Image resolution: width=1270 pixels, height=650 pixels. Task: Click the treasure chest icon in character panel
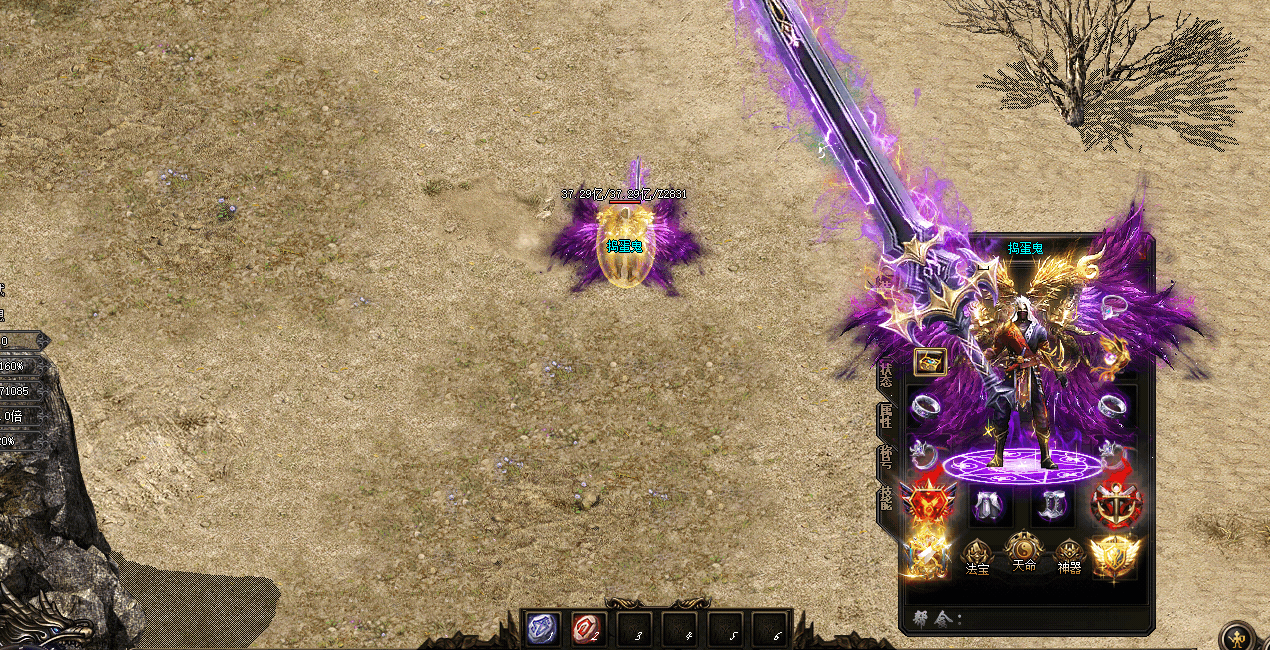(x=930, y=362)
